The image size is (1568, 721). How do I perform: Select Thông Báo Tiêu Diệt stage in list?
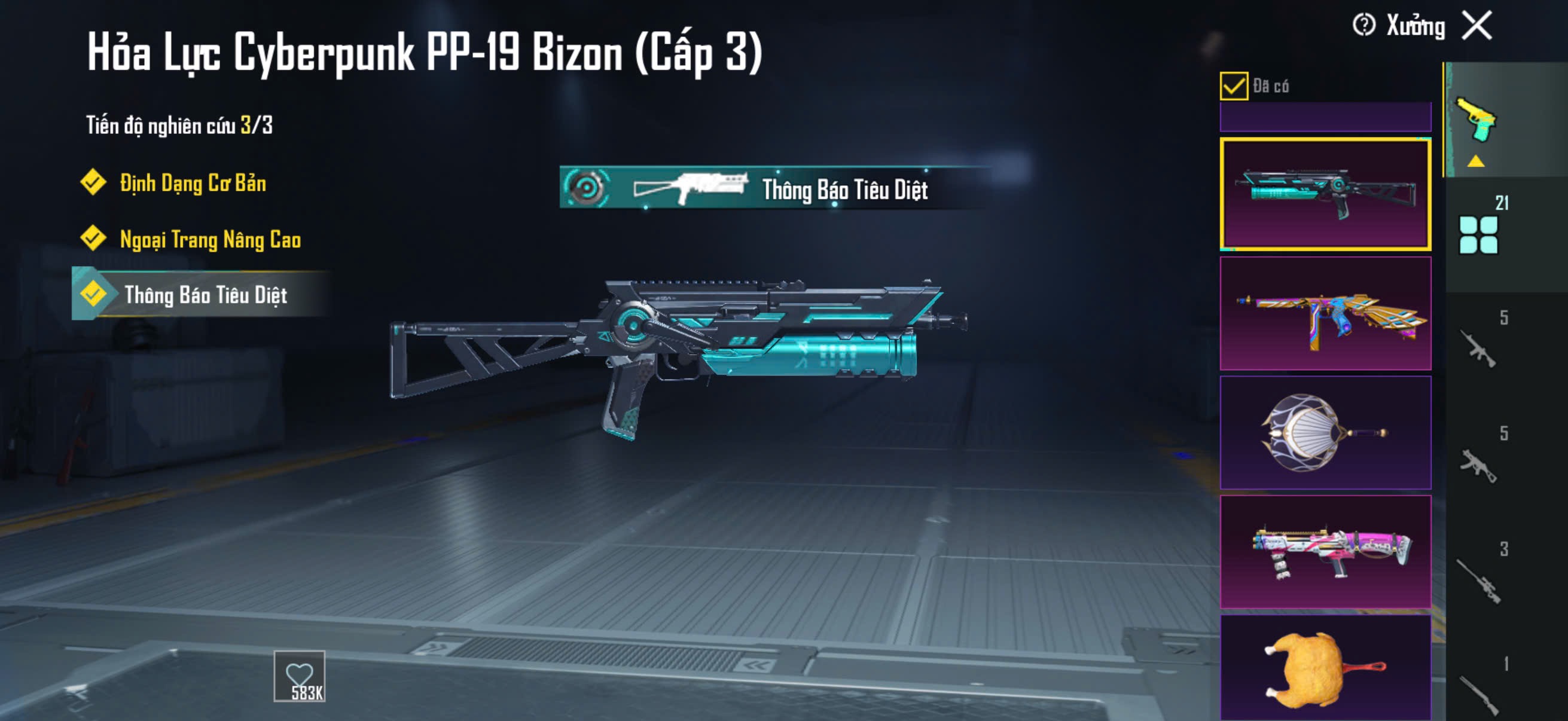(x=205, y=295)
